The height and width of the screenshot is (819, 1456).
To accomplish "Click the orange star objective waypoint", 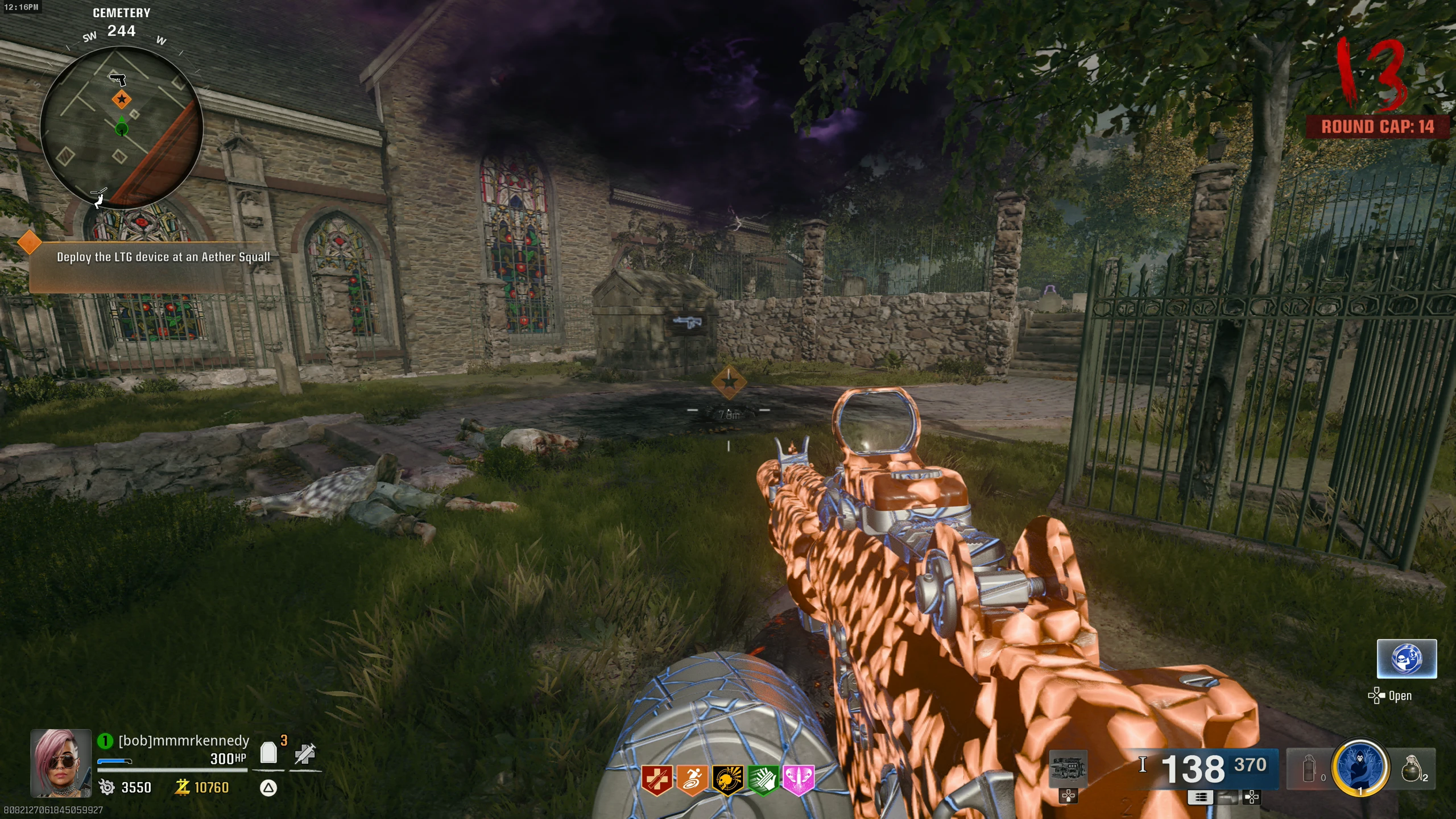I will point(729,383).
